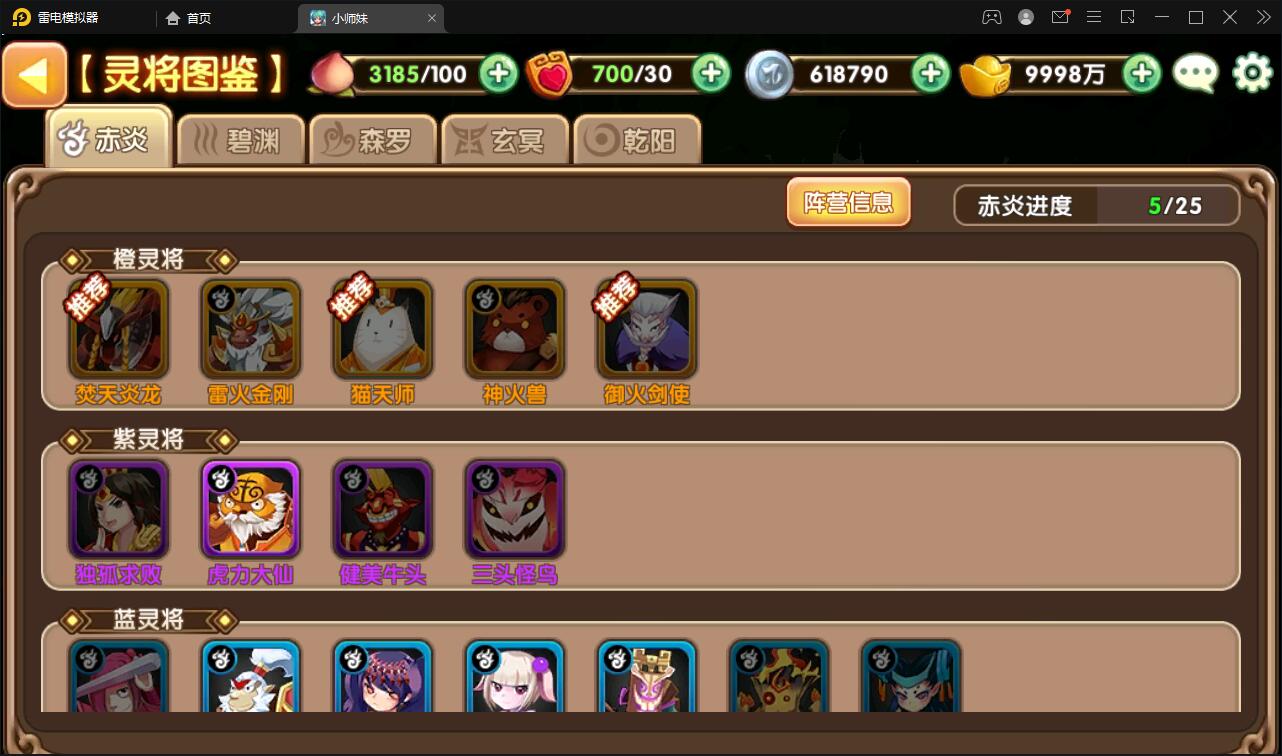Open the 森罗 faction tab
Viewport: 1282px width, 756px height.
click(373, 140)
